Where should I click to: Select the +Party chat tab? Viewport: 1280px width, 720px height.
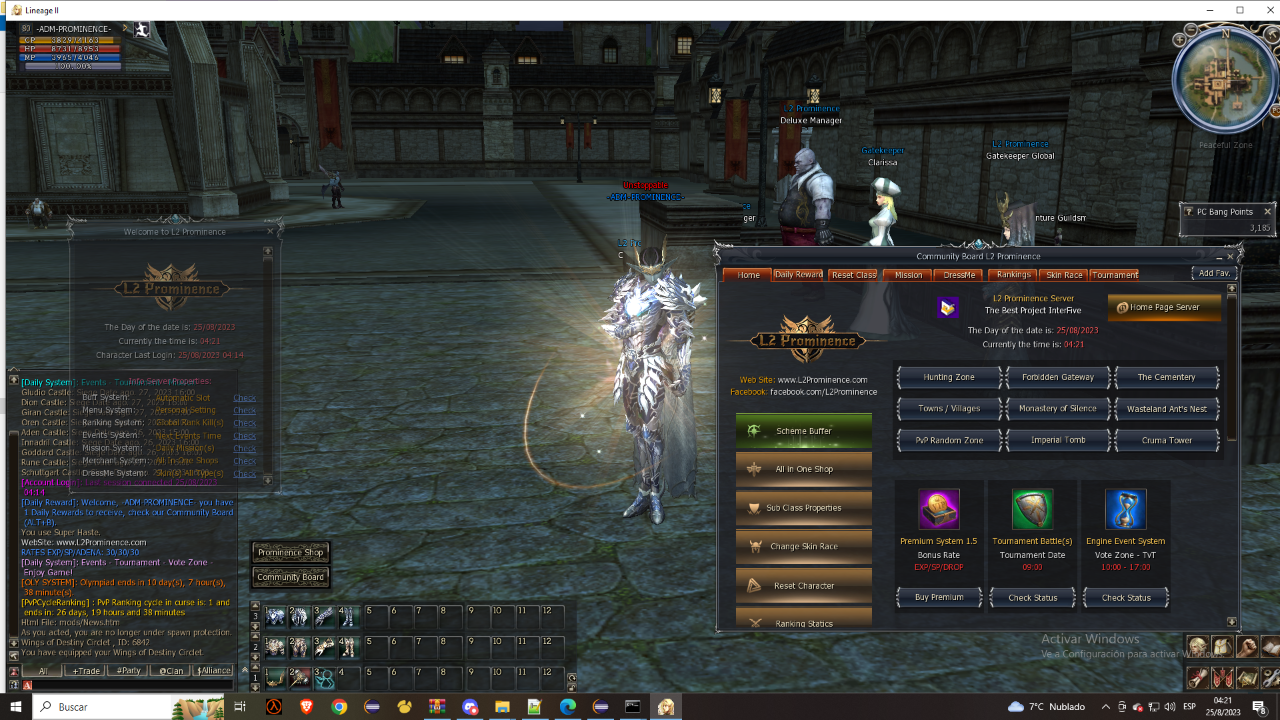coord(127,671)
